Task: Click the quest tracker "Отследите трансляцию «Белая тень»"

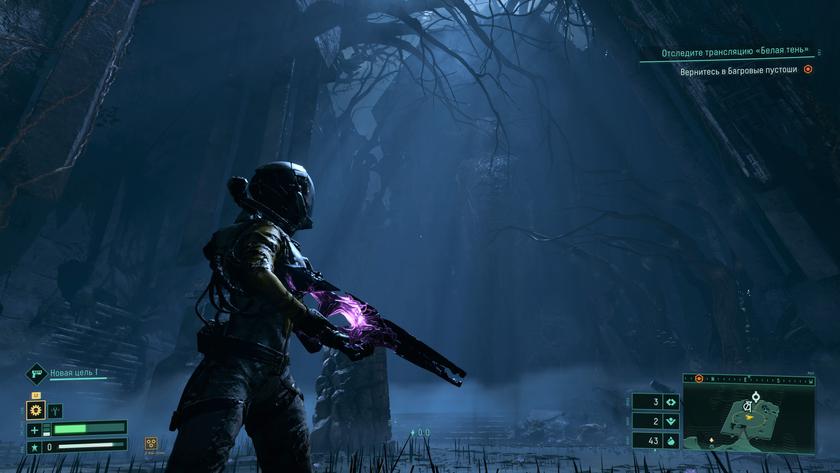Action: pyautogui.click(x=734, y=52)
